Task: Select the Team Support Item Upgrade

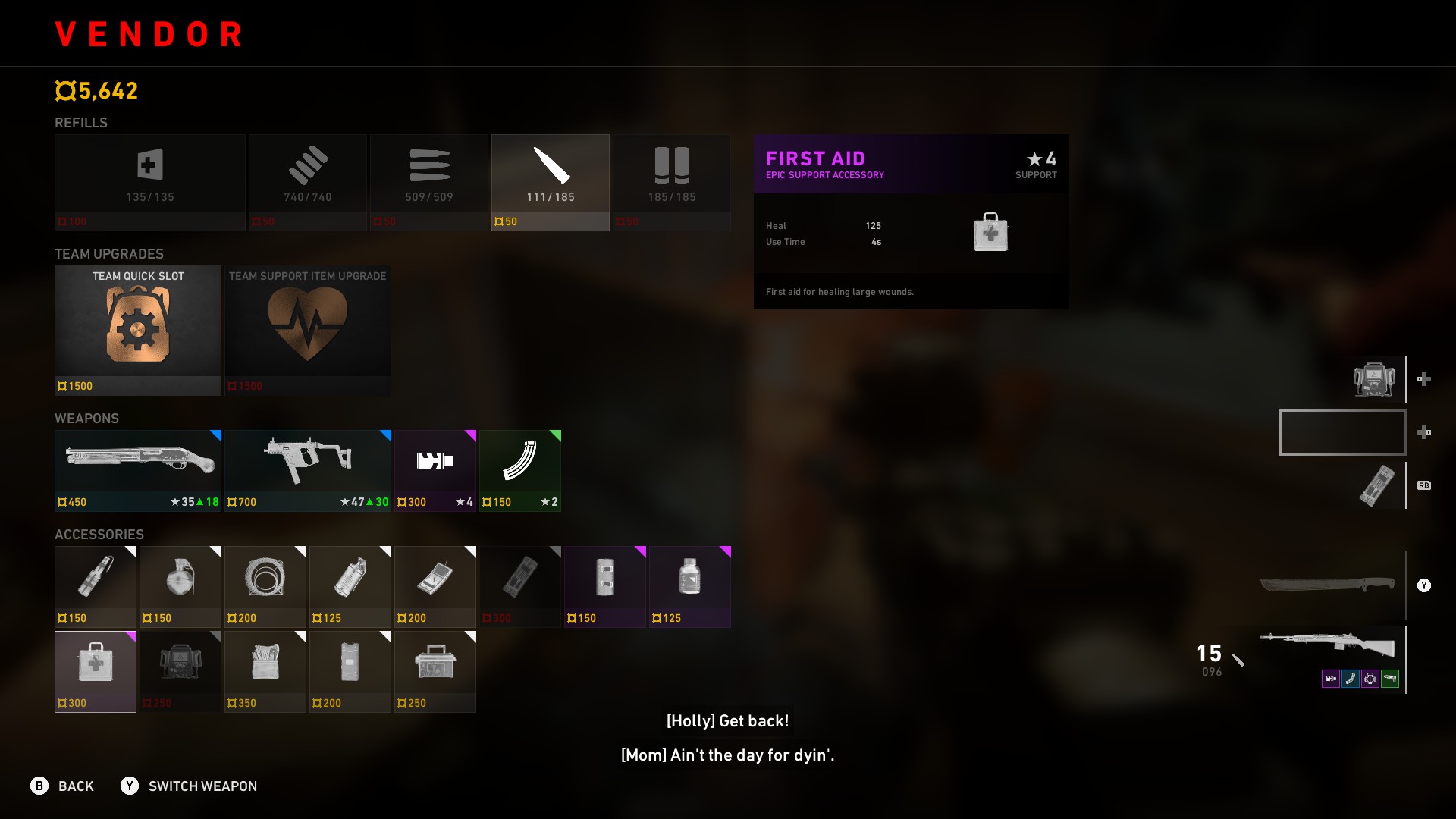Action: 308,330
